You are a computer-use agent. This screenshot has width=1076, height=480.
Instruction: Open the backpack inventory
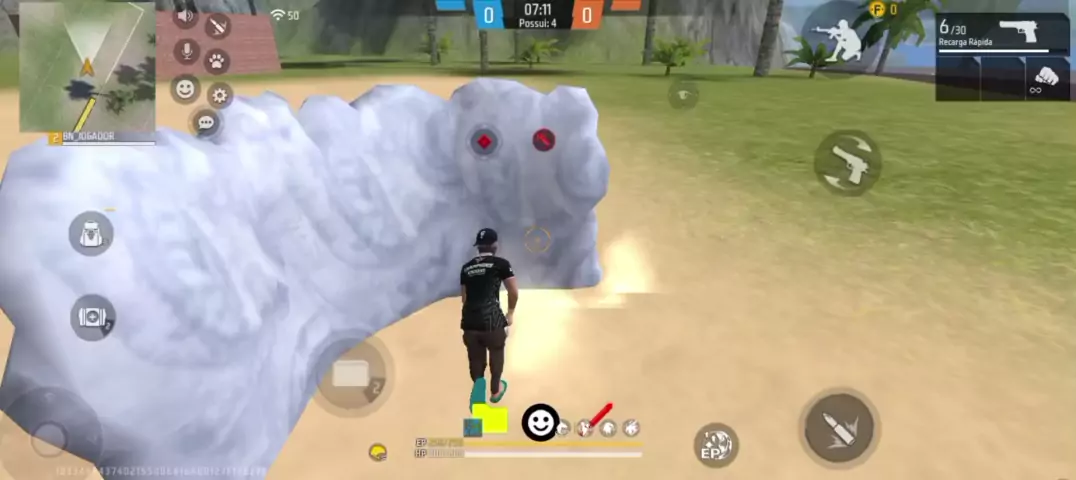point(91,233)
